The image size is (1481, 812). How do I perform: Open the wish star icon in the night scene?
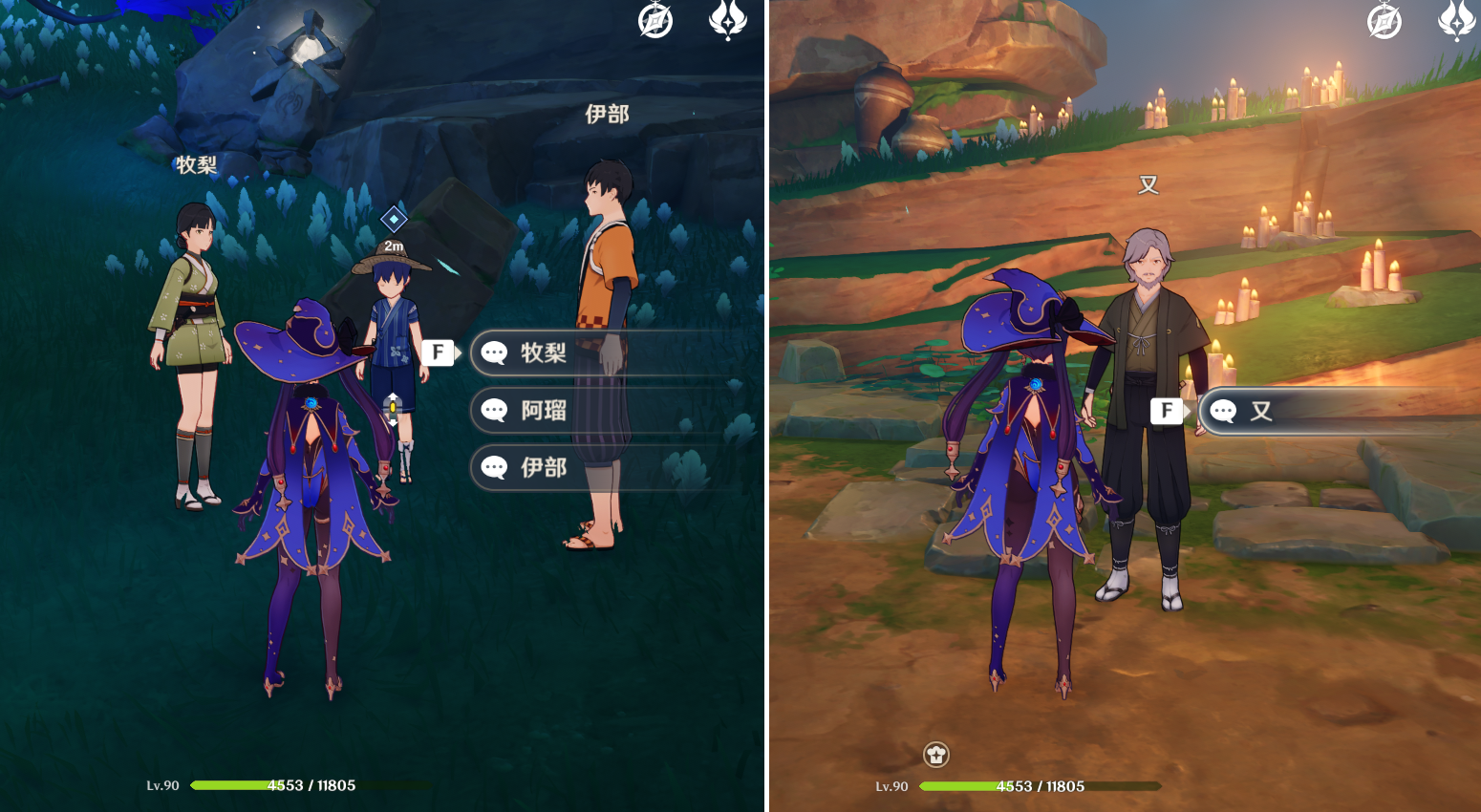(x=727, y=20)
